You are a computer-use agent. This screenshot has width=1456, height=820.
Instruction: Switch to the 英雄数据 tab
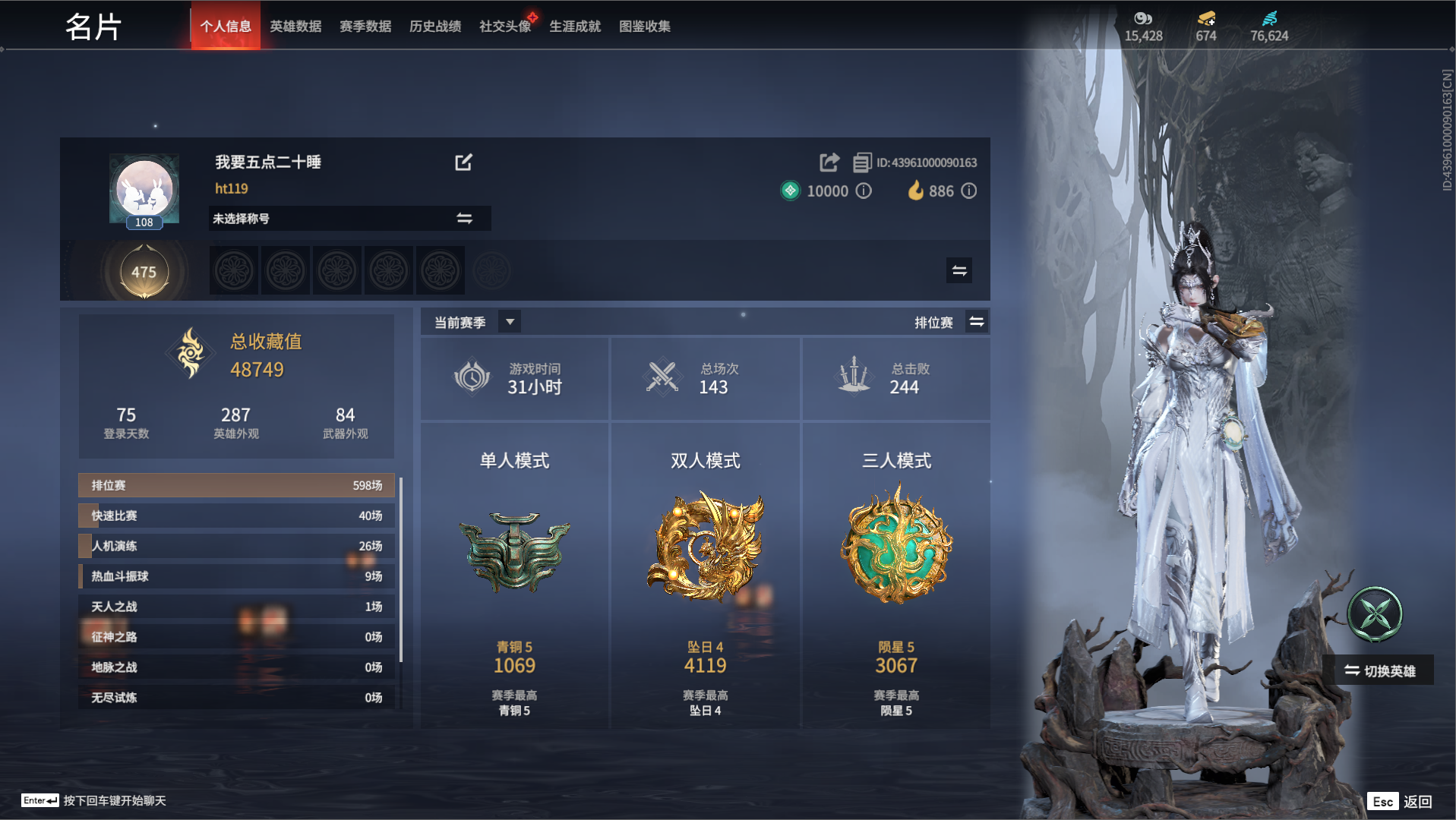pos(295,27)
